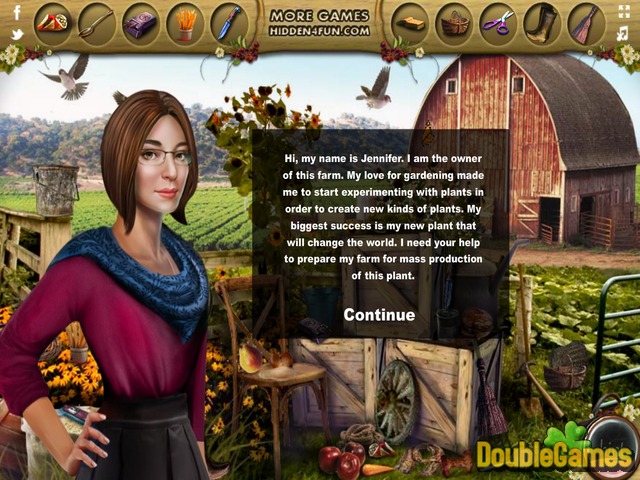Select the blue knife item slot
640x480 pixels.
229,22
